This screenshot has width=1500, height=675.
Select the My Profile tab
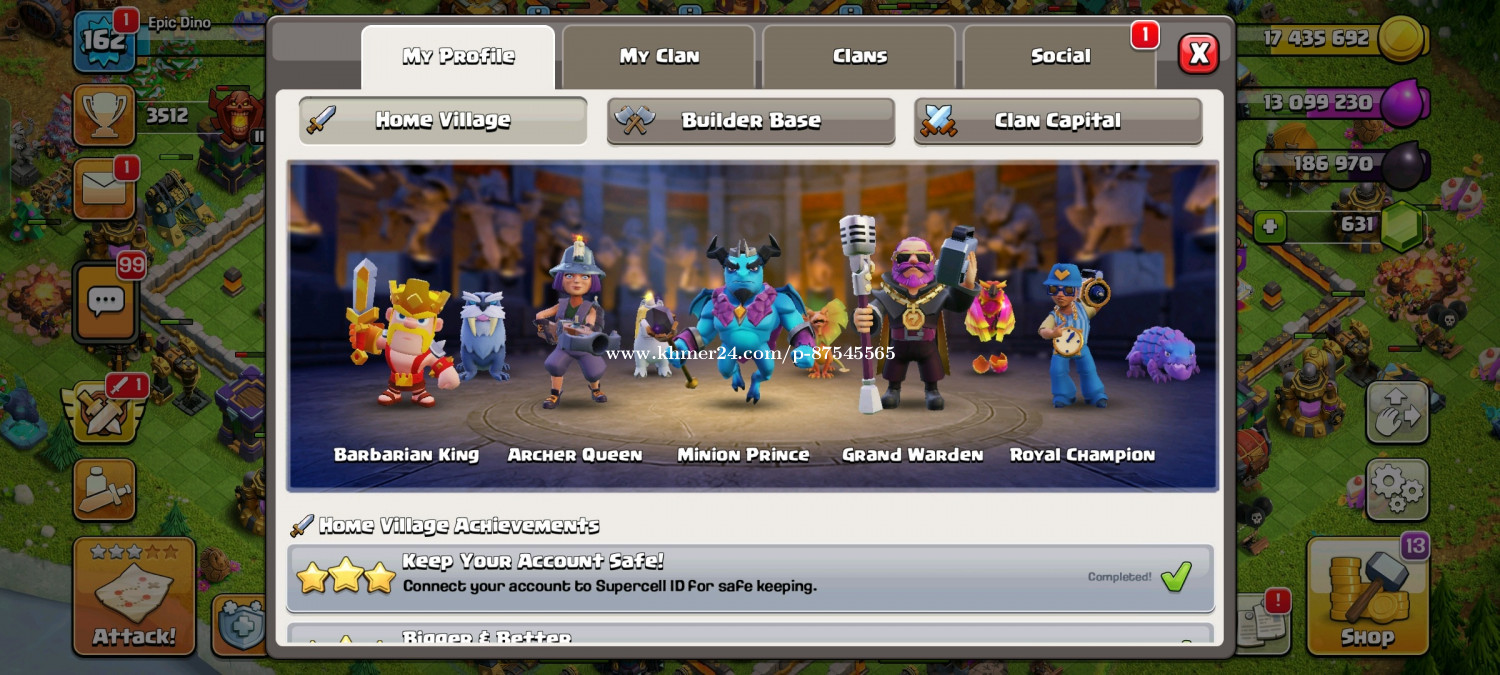click(x=458, y=57)
